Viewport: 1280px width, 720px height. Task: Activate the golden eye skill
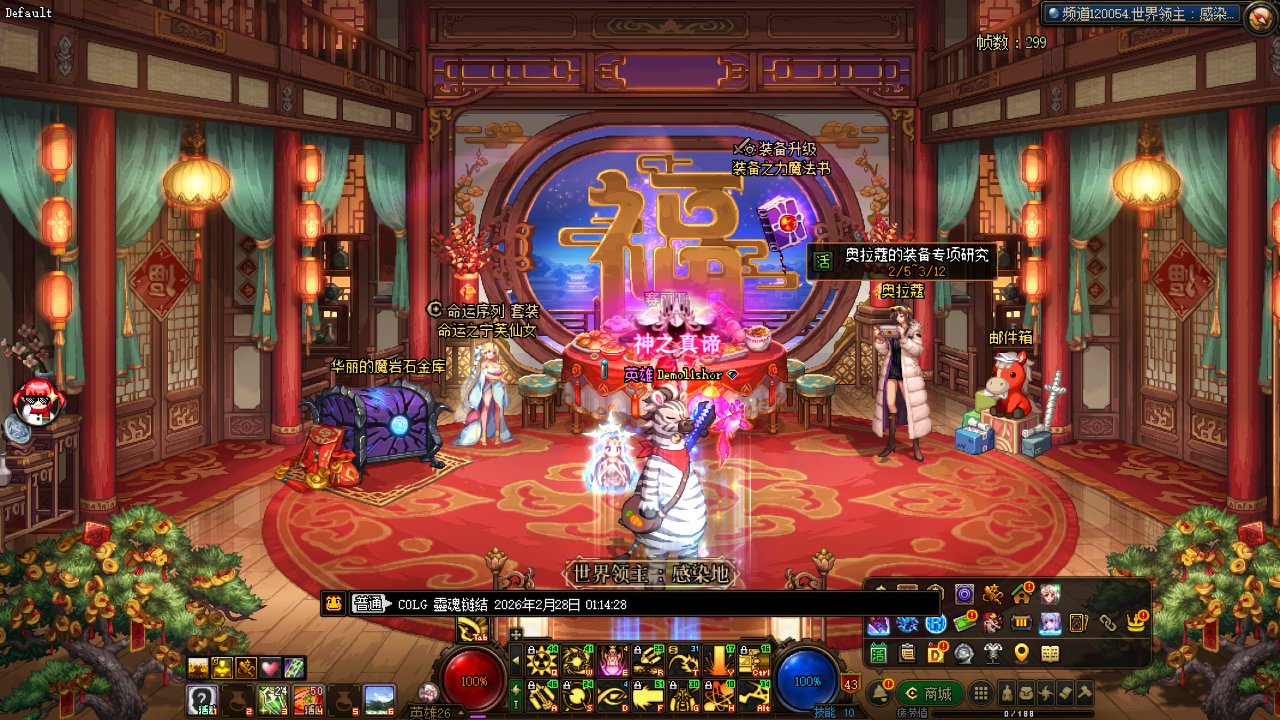[611, 695]
